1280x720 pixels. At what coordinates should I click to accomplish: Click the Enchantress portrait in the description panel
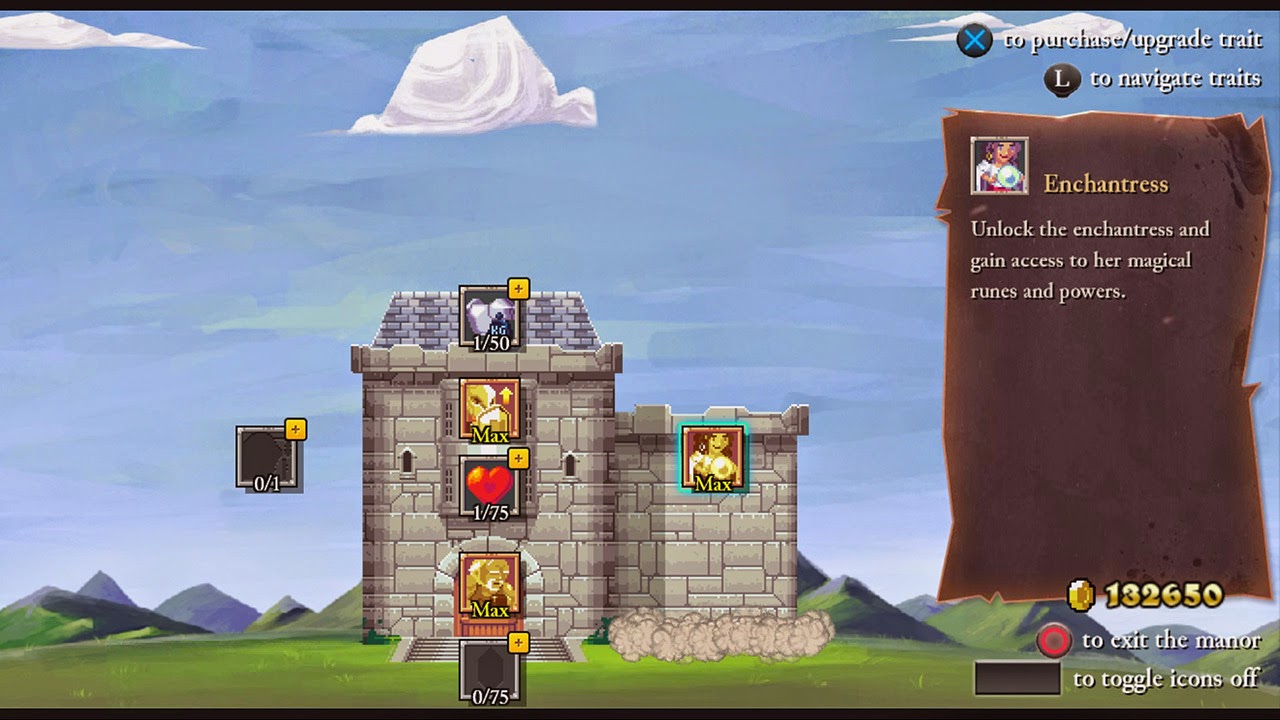click(998, 165)
